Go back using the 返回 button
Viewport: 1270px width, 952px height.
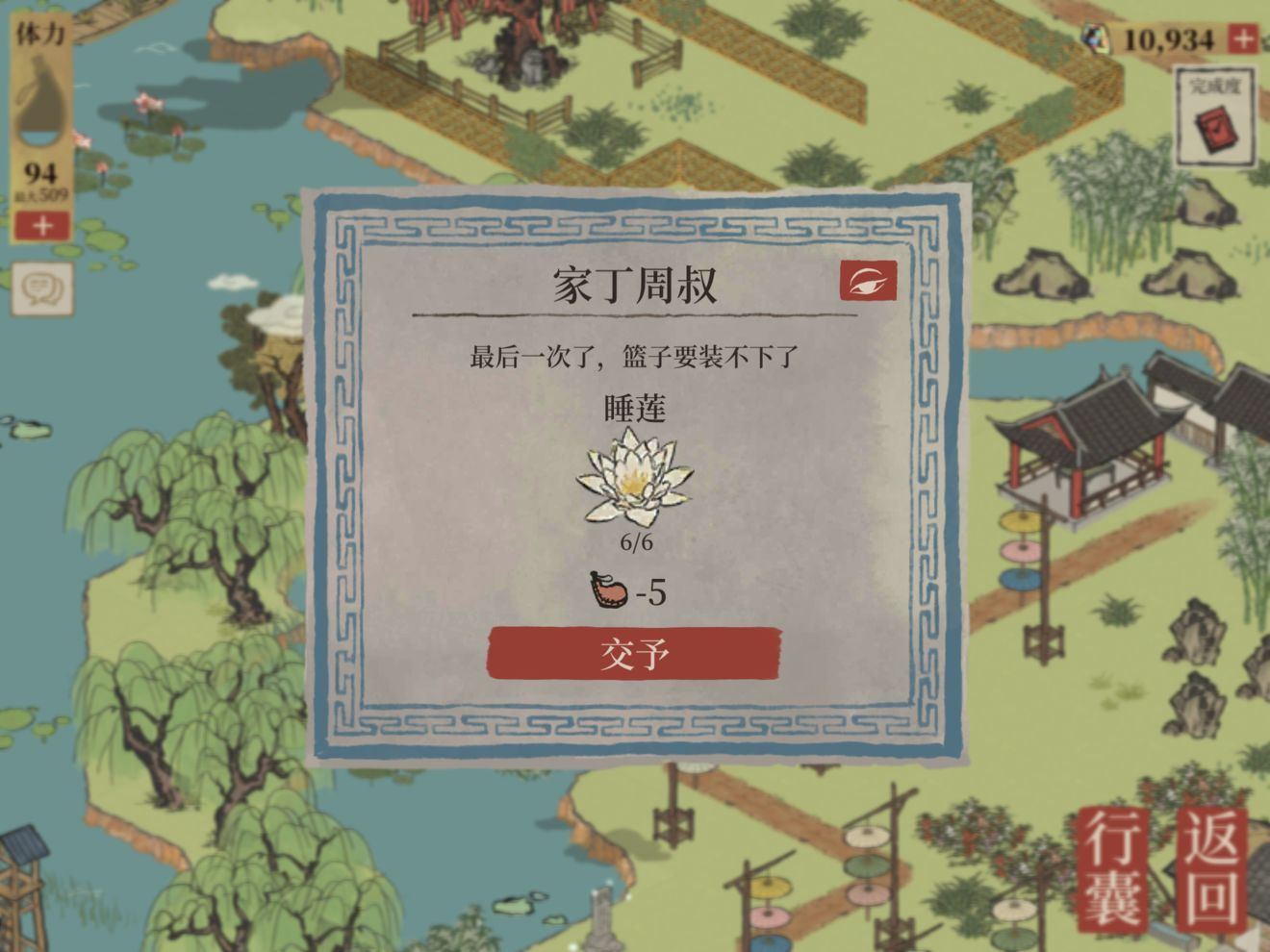click(1212, 870)
